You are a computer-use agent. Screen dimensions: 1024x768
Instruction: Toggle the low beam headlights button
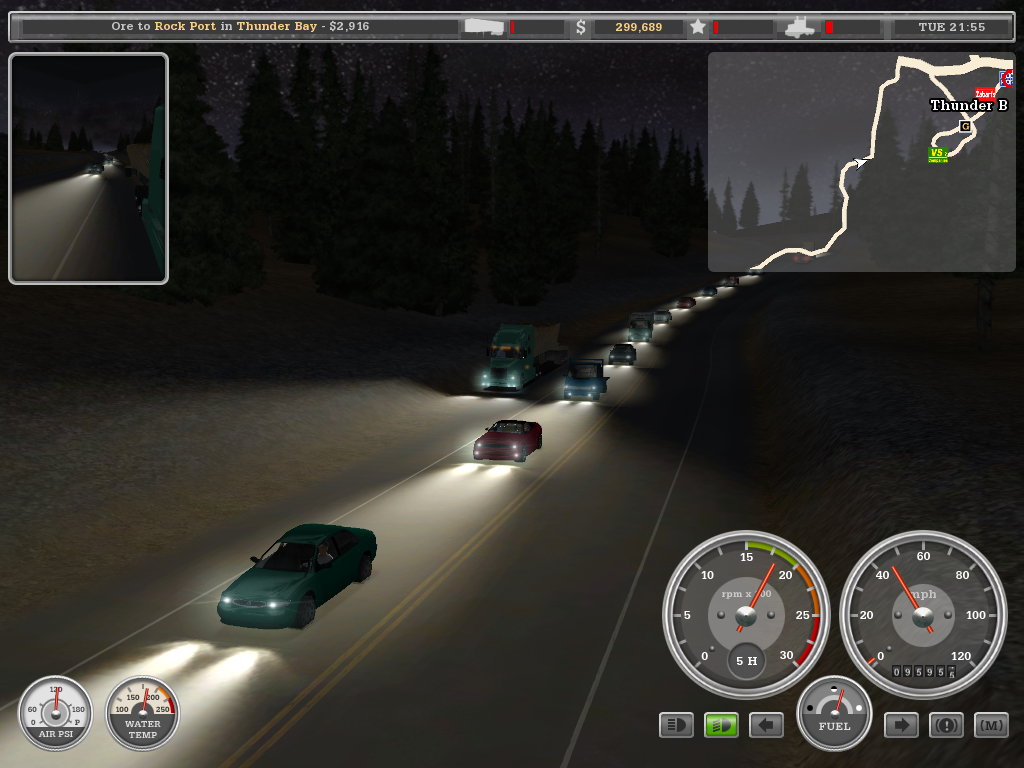(x=676, y=724)
